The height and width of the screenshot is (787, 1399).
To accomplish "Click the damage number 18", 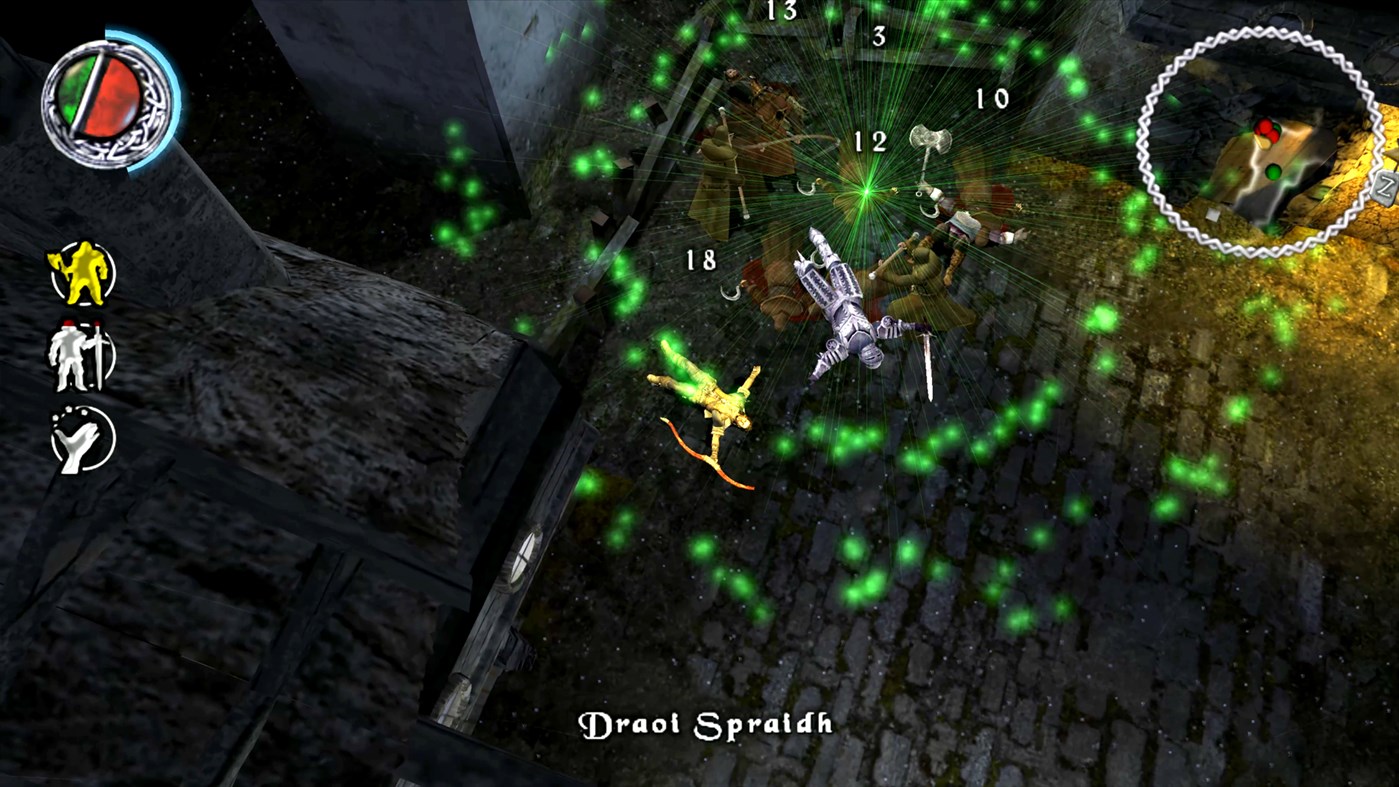I will click(x=703, y=258).
